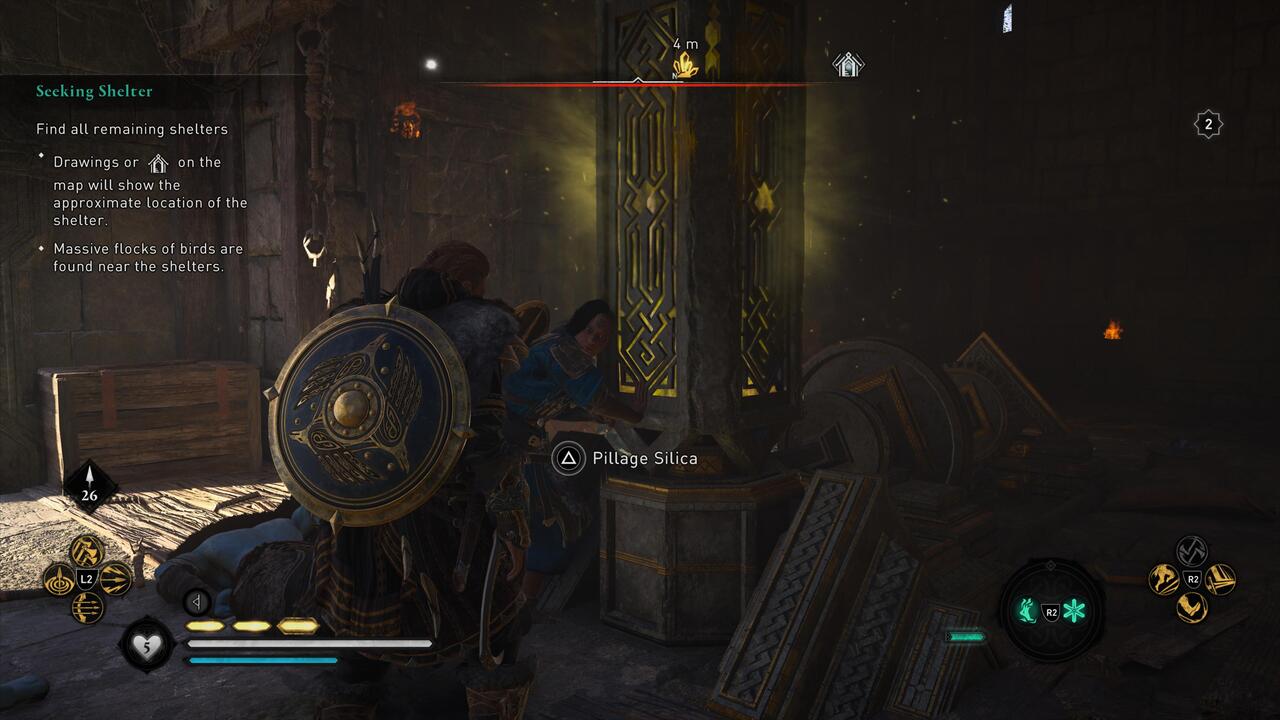Select the multi-arrow volley icon below L2
Viewport: 1280px width, 720px height.
(x=87, y=605)
